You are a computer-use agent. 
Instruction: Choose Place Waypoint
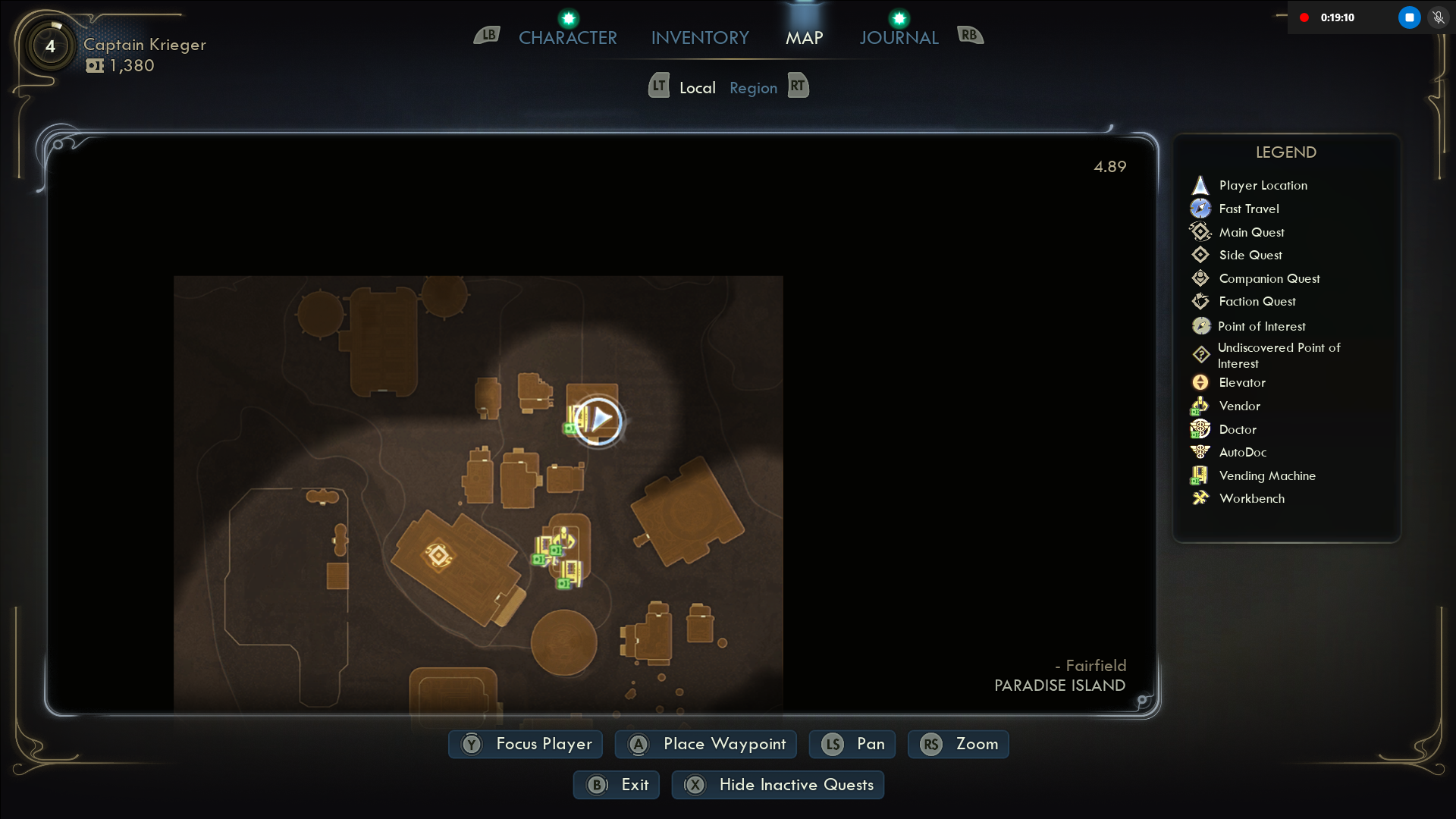coord(706,744)
